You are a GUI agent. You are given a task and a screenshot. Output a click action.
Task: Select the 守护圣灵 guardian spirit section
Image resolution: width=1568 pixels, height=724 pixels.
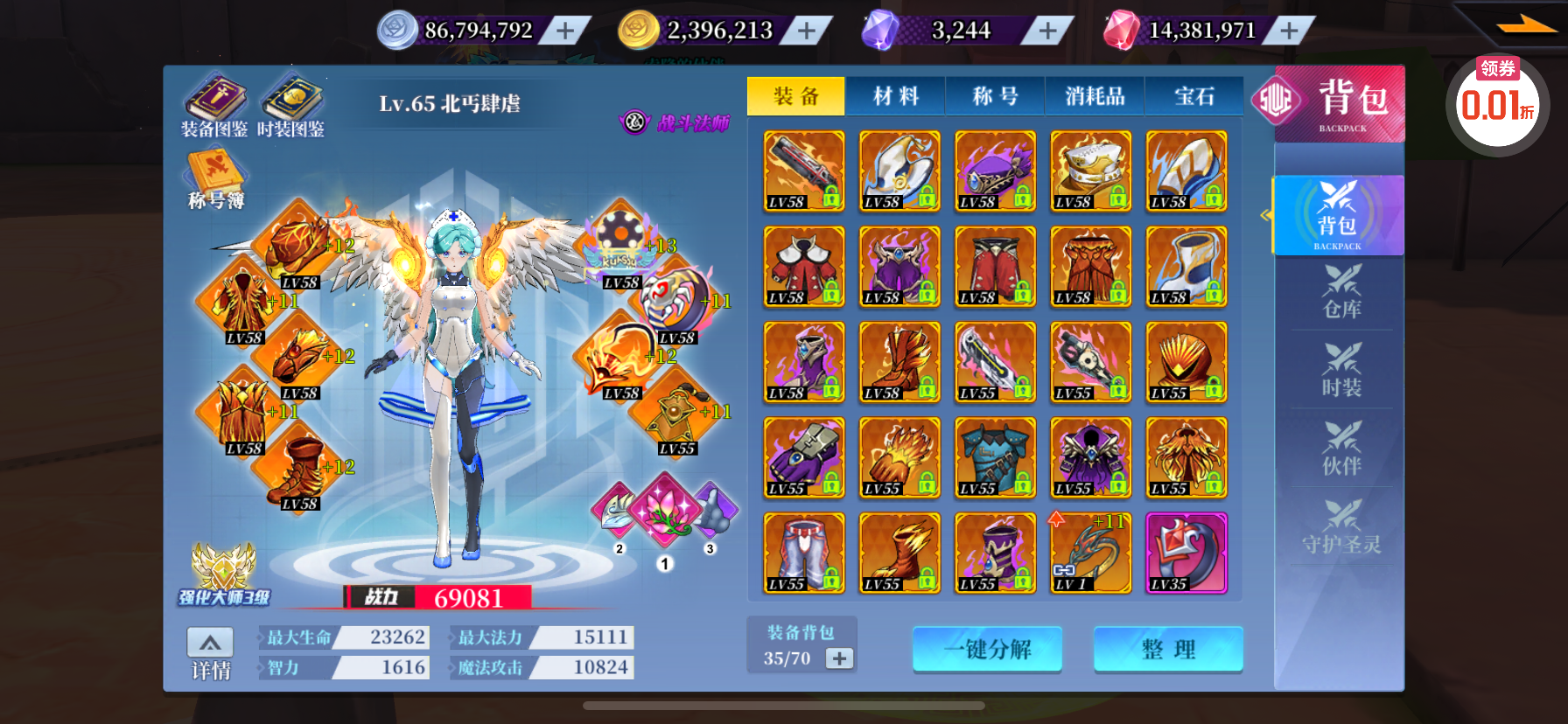(x=1341, y=528)
